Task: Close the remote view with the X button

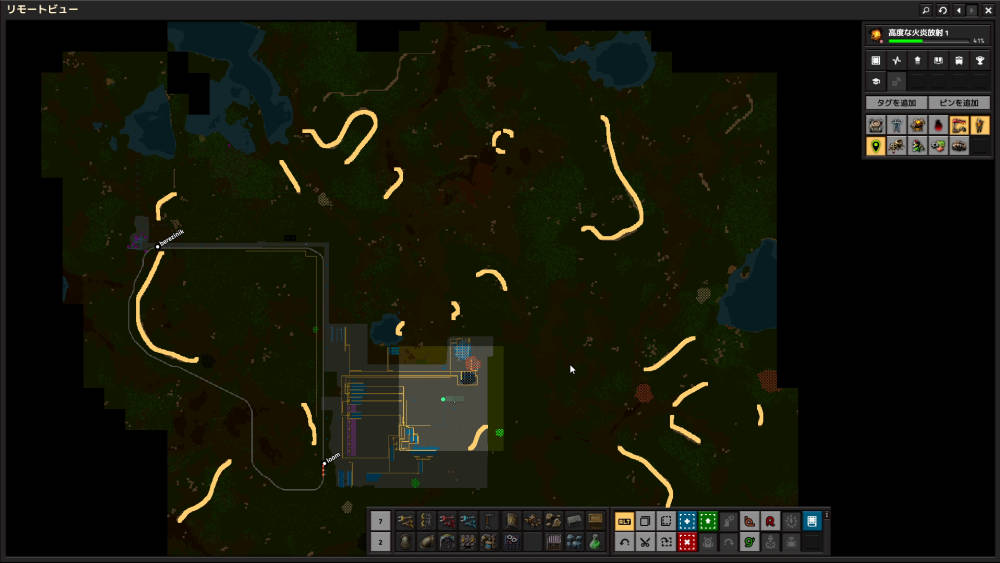Action: pos(989,10)
